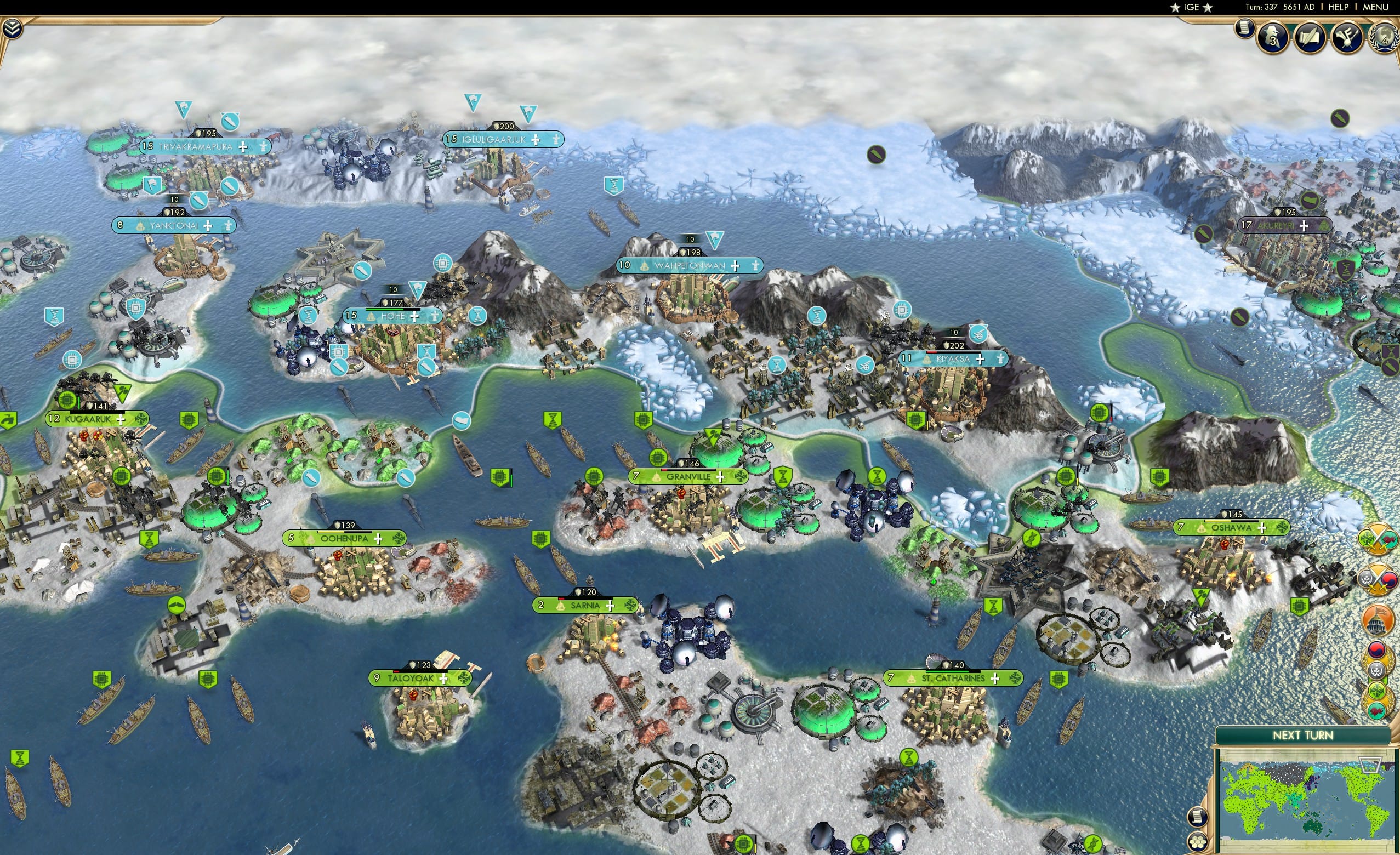This screenshot has height=855, width=1400.
Task: Open the Great Works screen quill icon
Action: pyautogui.click(x=1311, y=37)
